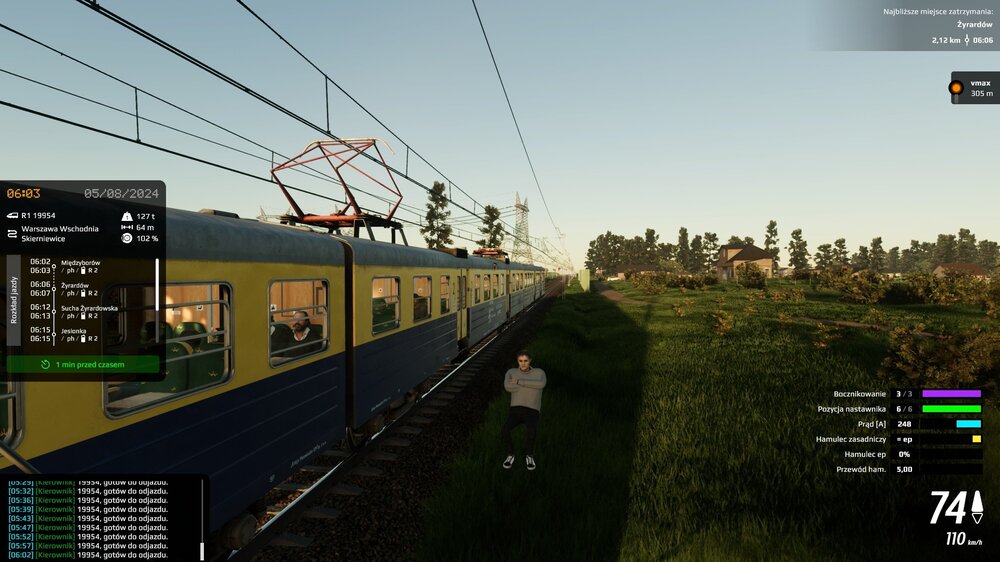Select the Żyrardów stop in the timetable
The width and height of the screenshot is (1000, 562).
86,288
